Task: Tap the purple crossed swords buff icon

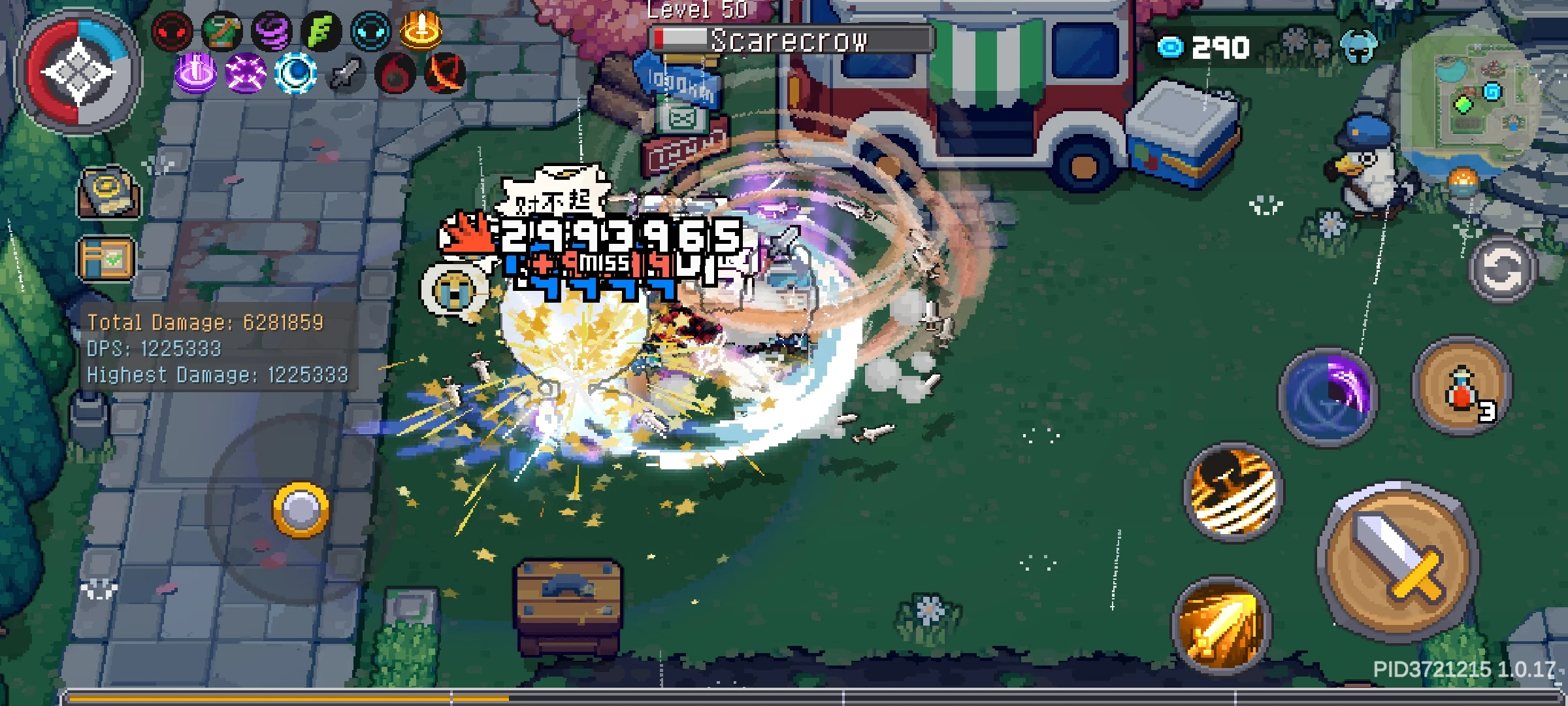Action: [x=245, y=73]
